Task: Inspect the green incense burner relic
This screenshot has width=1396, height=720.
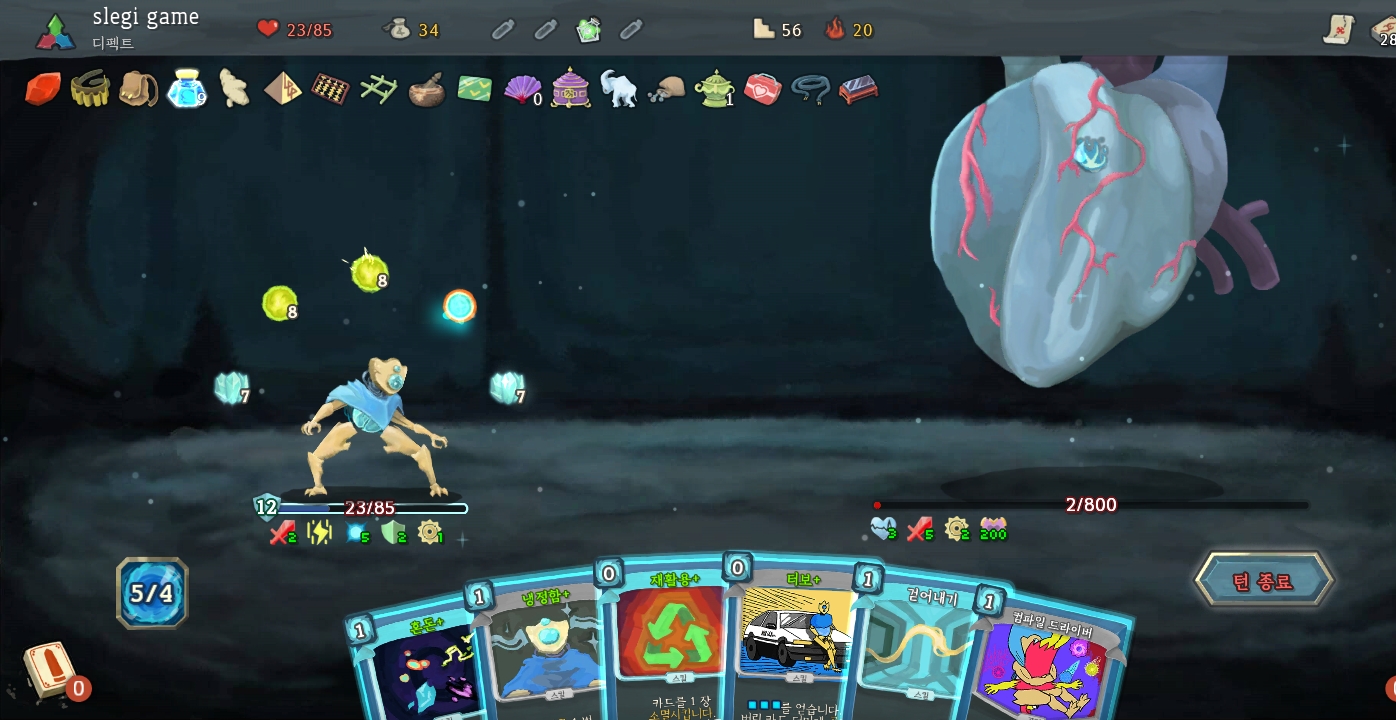Action: tap(713, 89)
